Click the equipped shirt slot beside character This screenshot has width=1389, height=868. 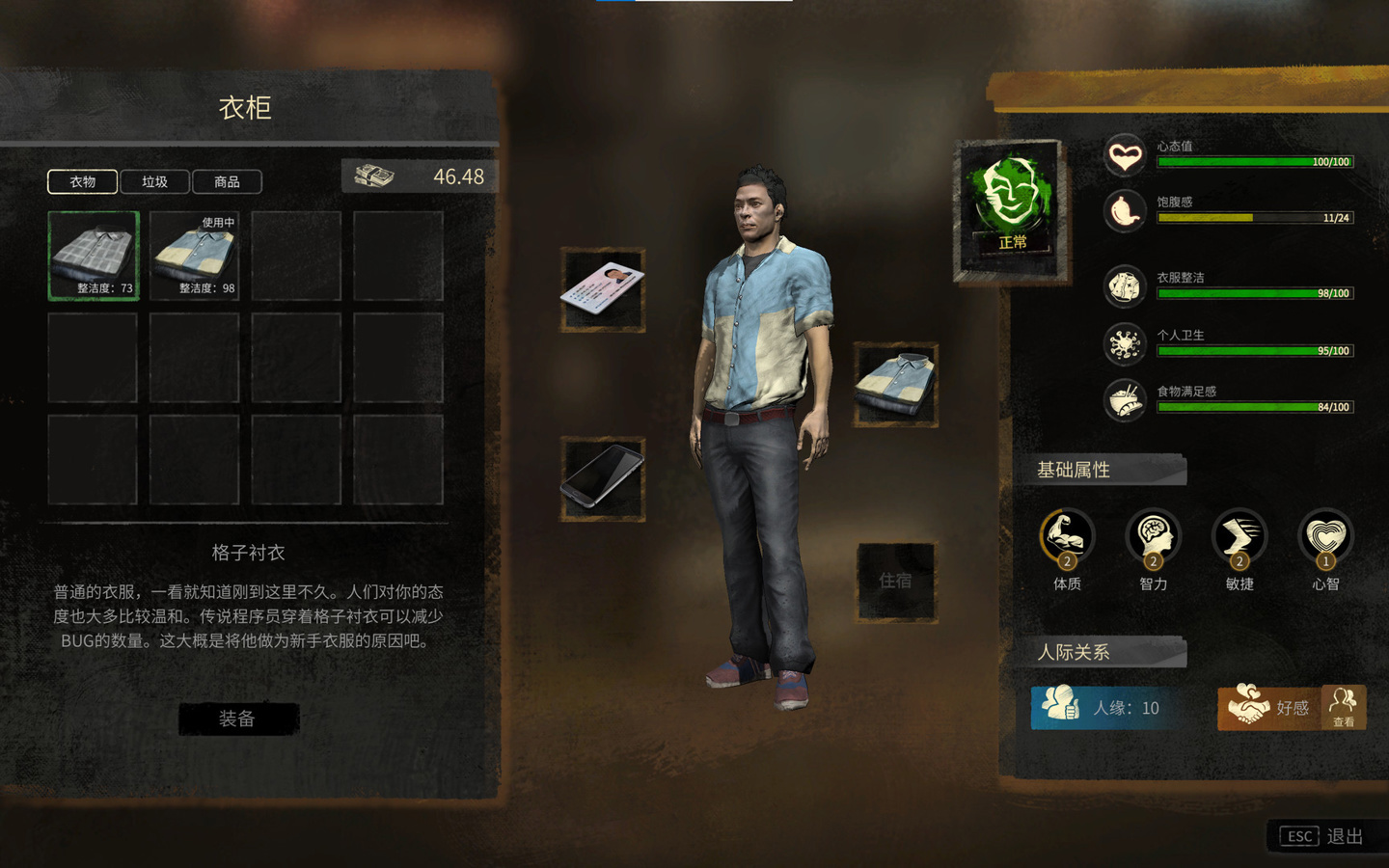coord(895,384)
